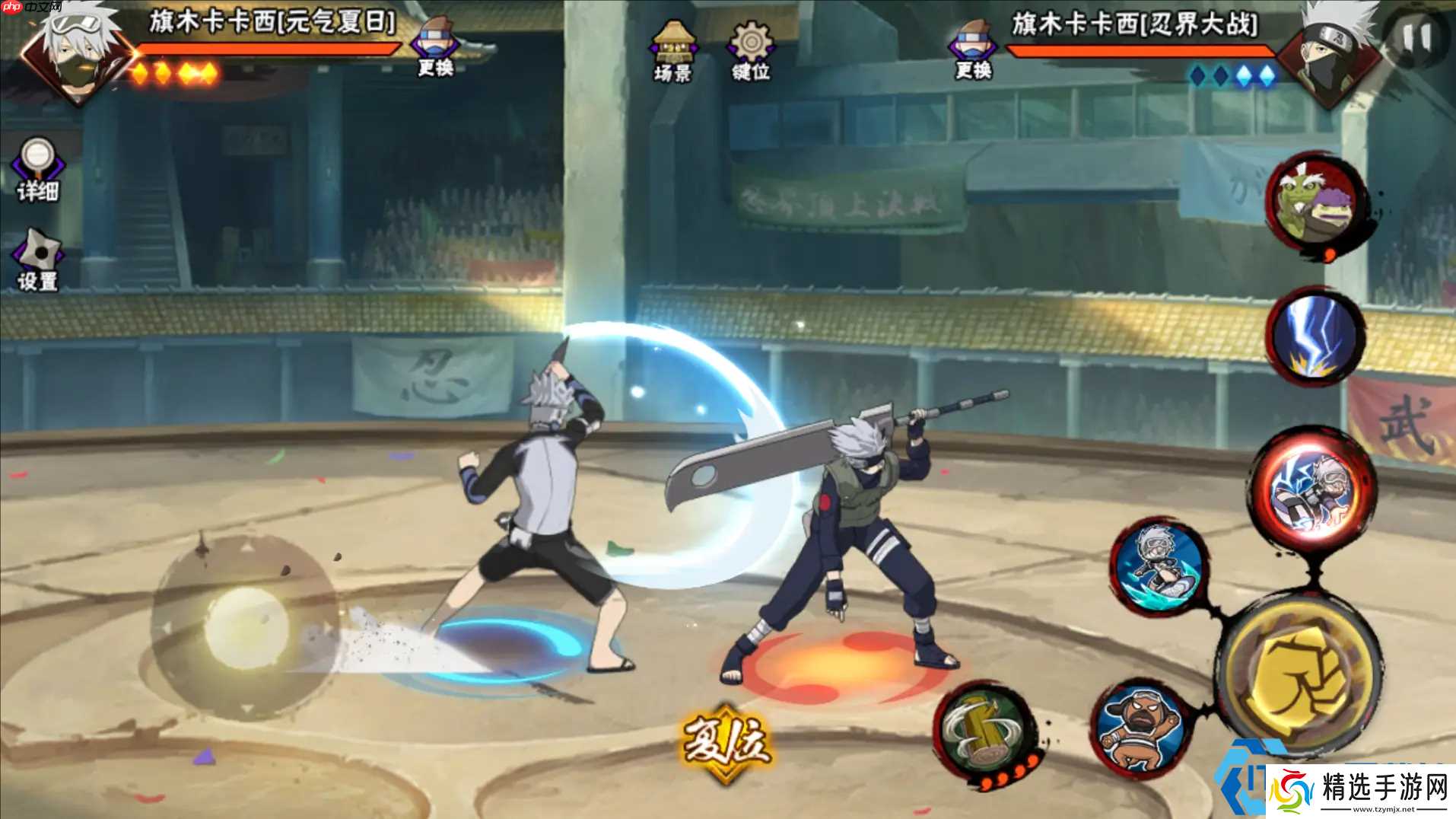The image size is (1456, 819).
Task: Swap the left fighter with 更换
Action: 434,49
